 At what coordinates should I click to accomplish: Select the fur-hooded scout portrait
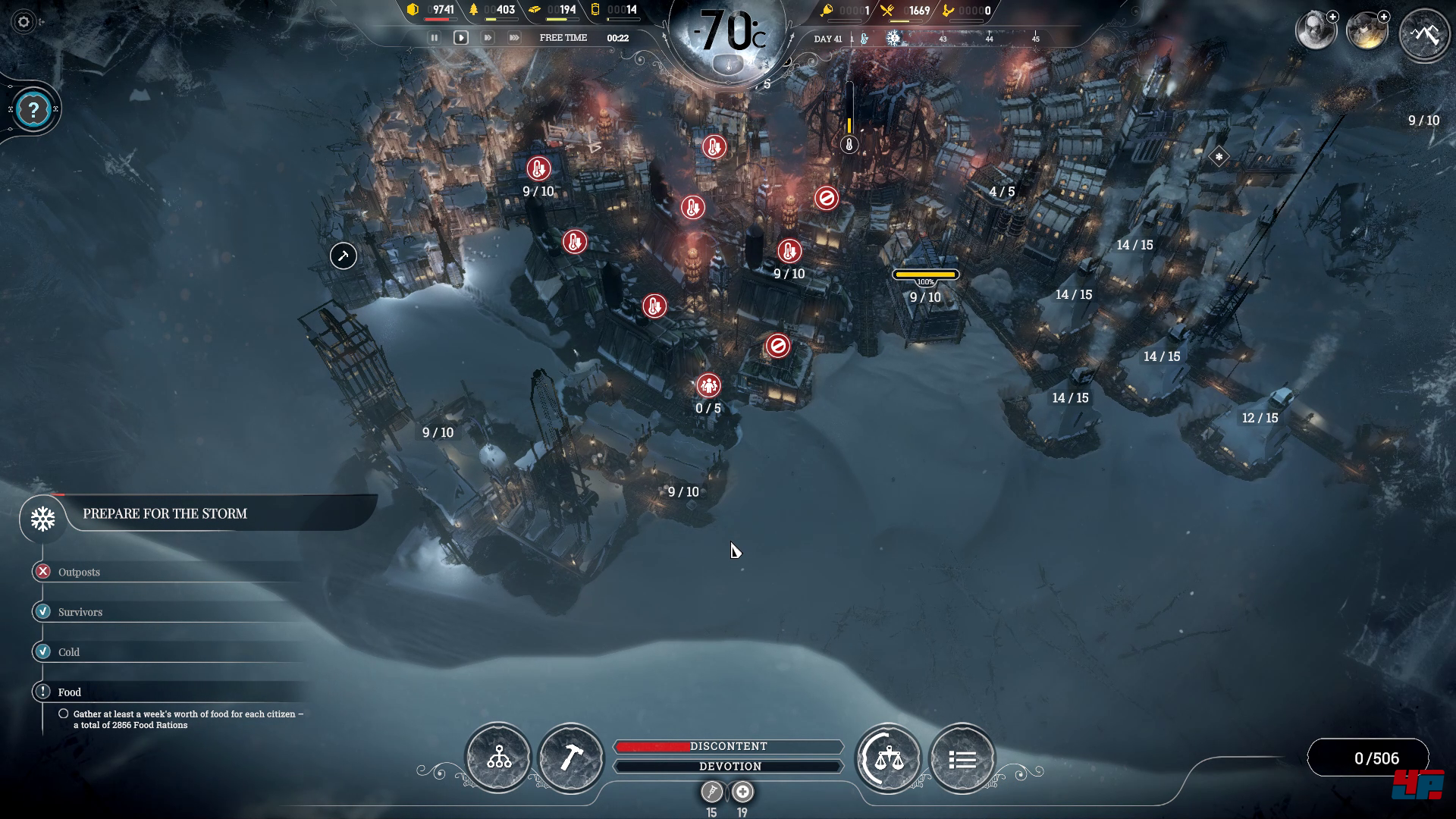click(x=1314, y=32)
